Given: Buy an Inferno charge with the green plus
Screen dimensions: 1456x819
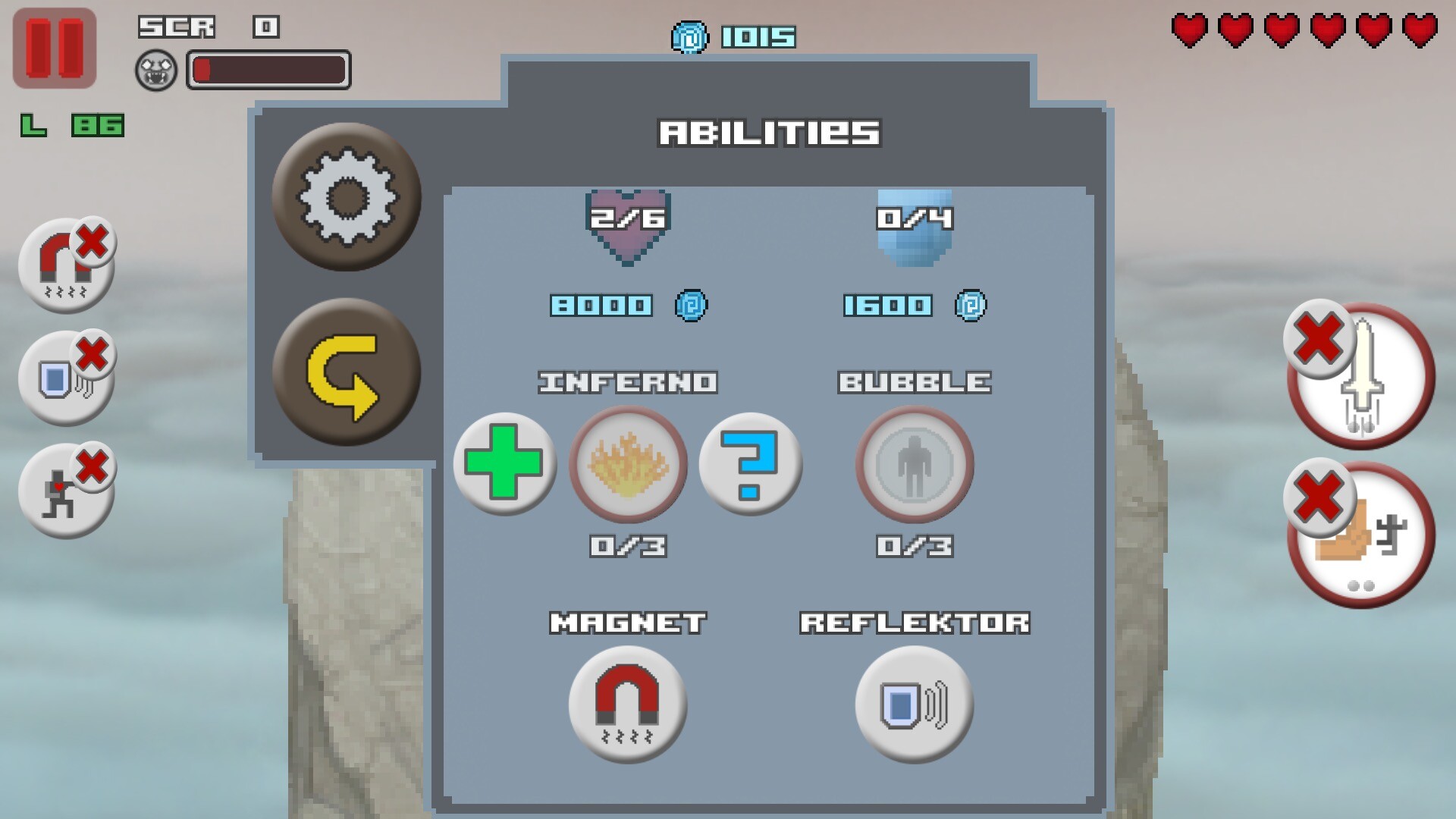Looking at the screenshot, I should pos(504,466).
